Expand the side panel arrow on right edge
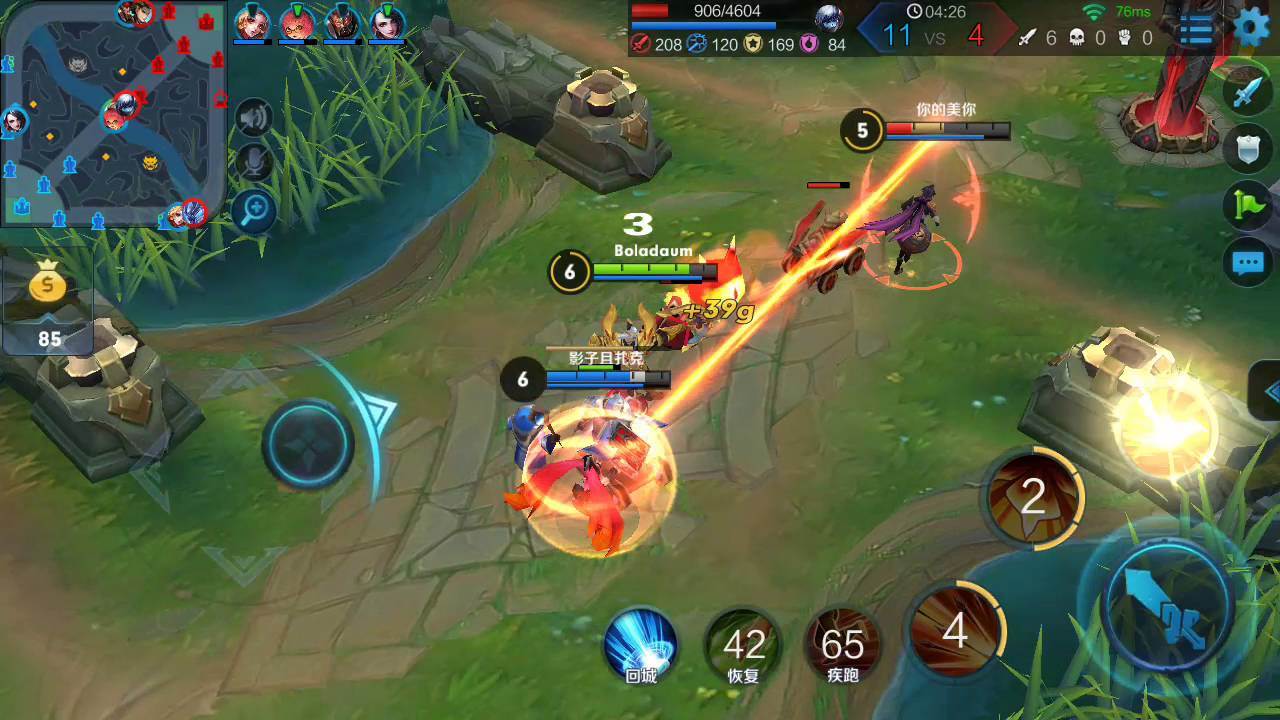The image size is (1280, 720). (1268, 390)
